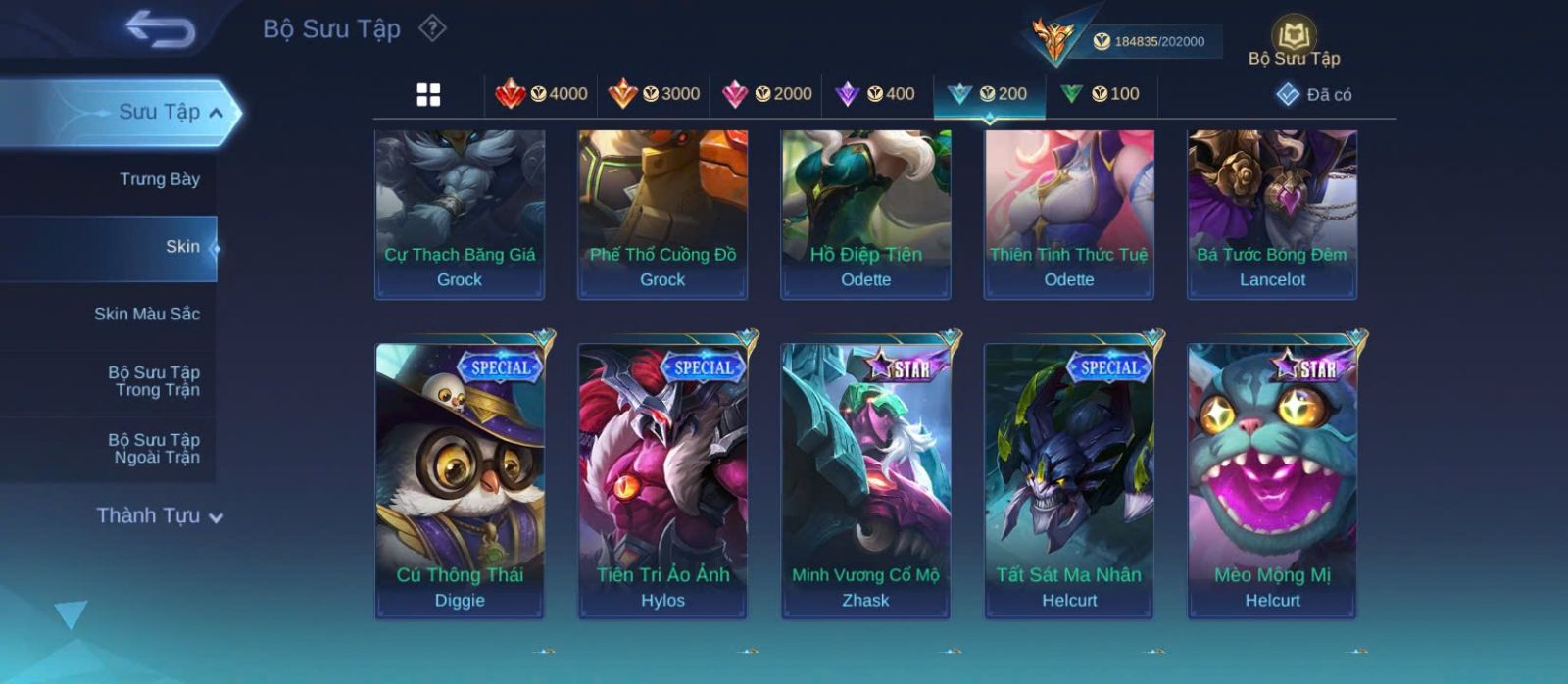
Task: Go back using the return arrow
Action: click(x=160, y=29)
